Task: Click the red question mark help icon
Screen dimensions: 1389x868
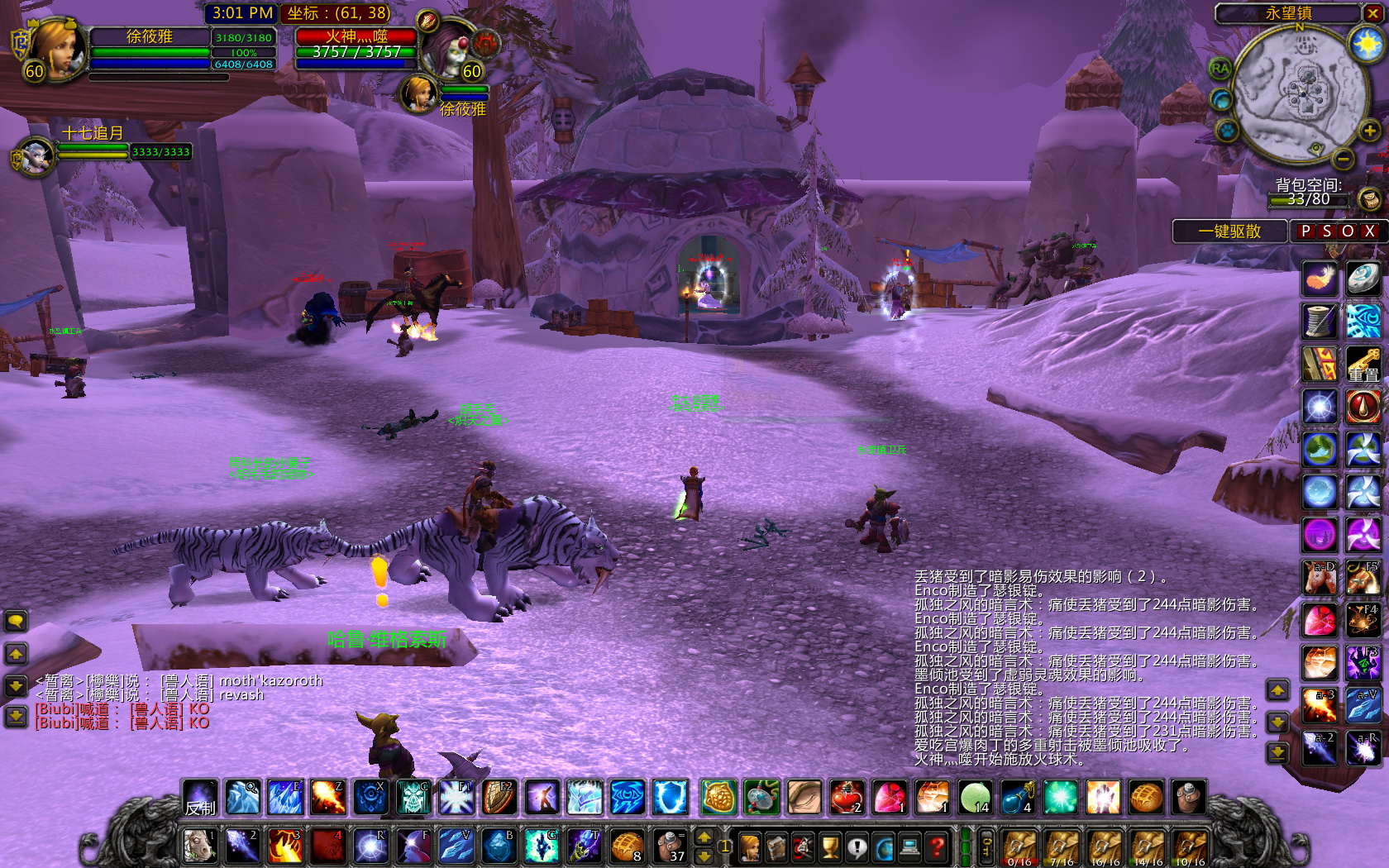Action: 936,846
